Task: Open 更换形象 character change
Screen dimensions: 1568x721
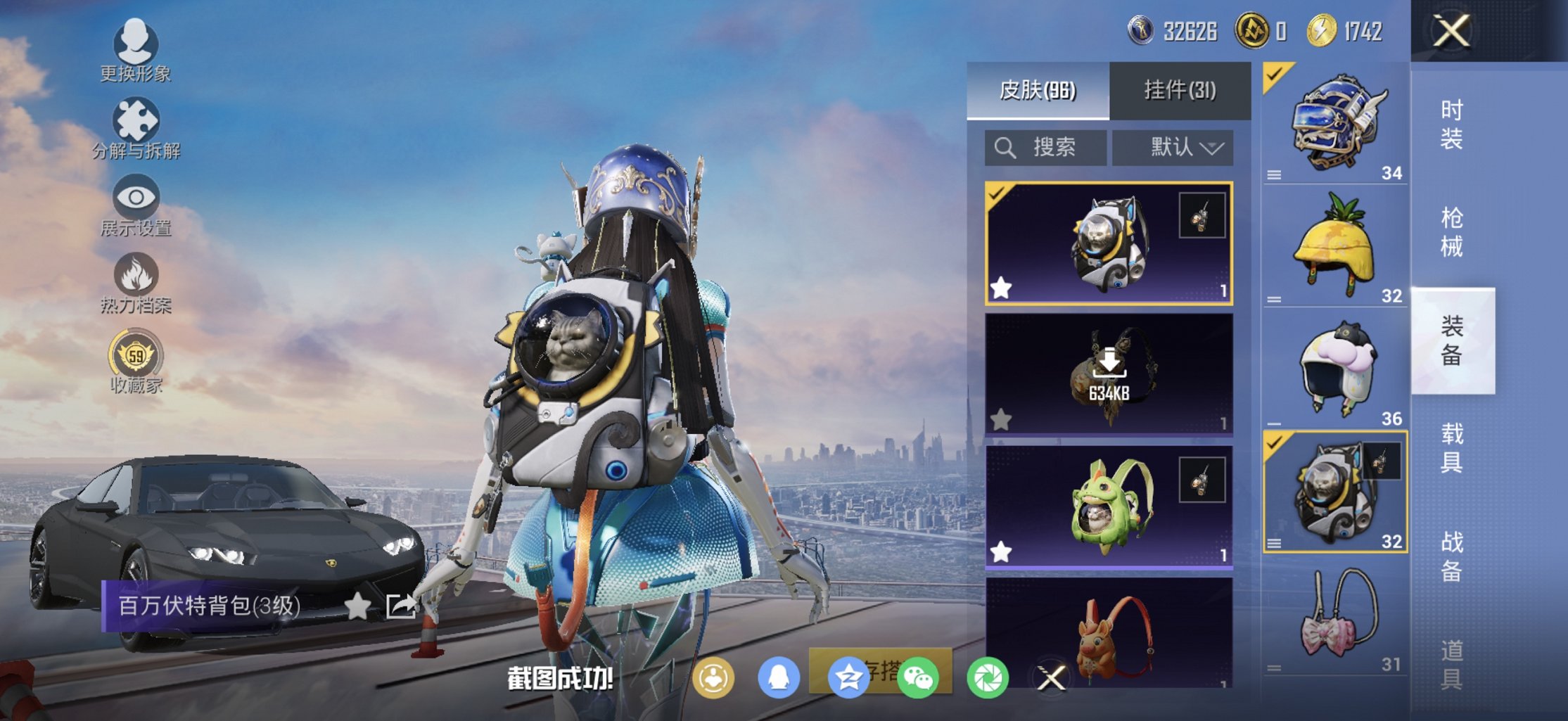Action: coord(135,51)
